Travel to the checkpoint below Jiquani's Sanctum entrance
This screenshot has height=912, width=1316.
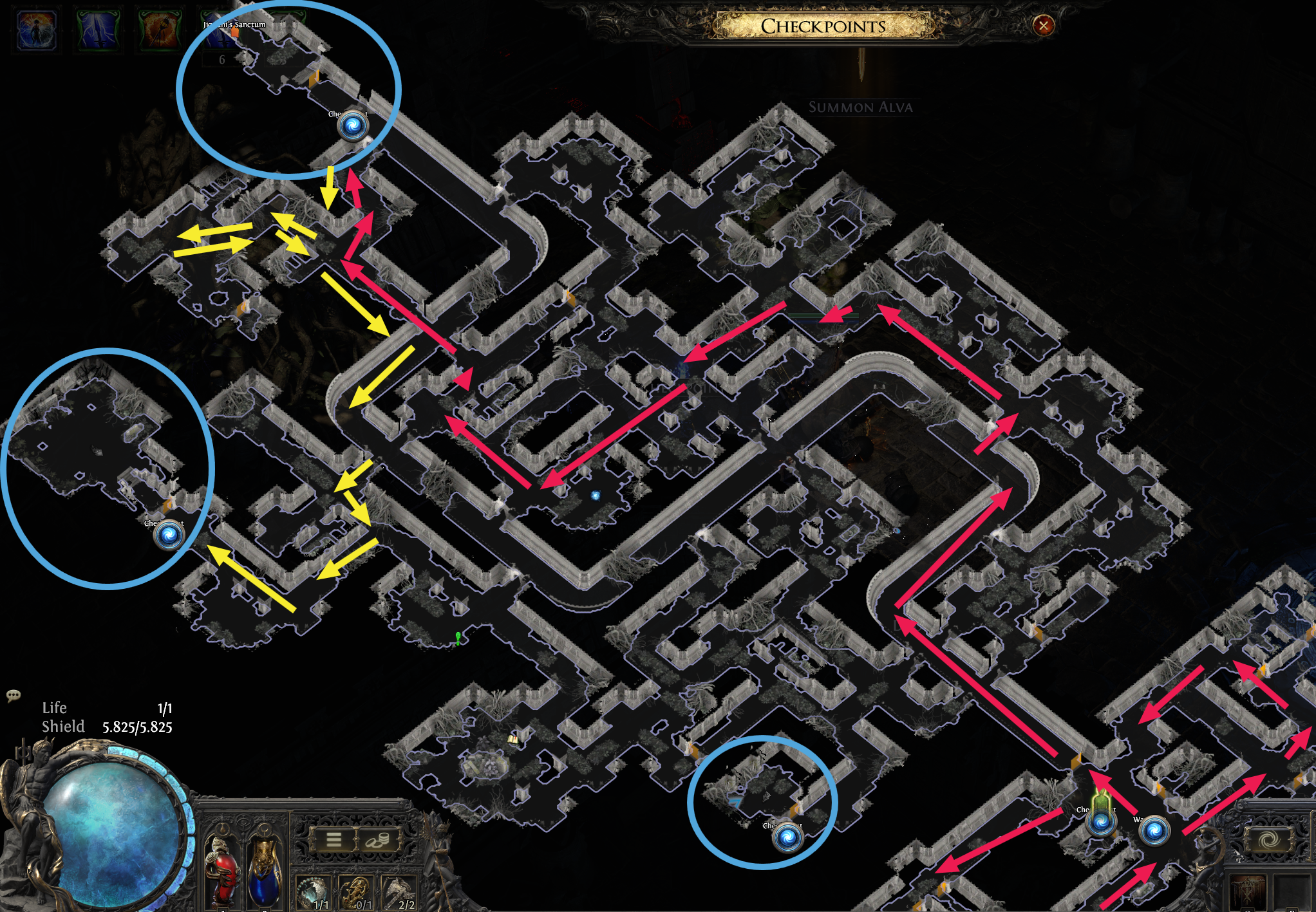click(353, 126)
